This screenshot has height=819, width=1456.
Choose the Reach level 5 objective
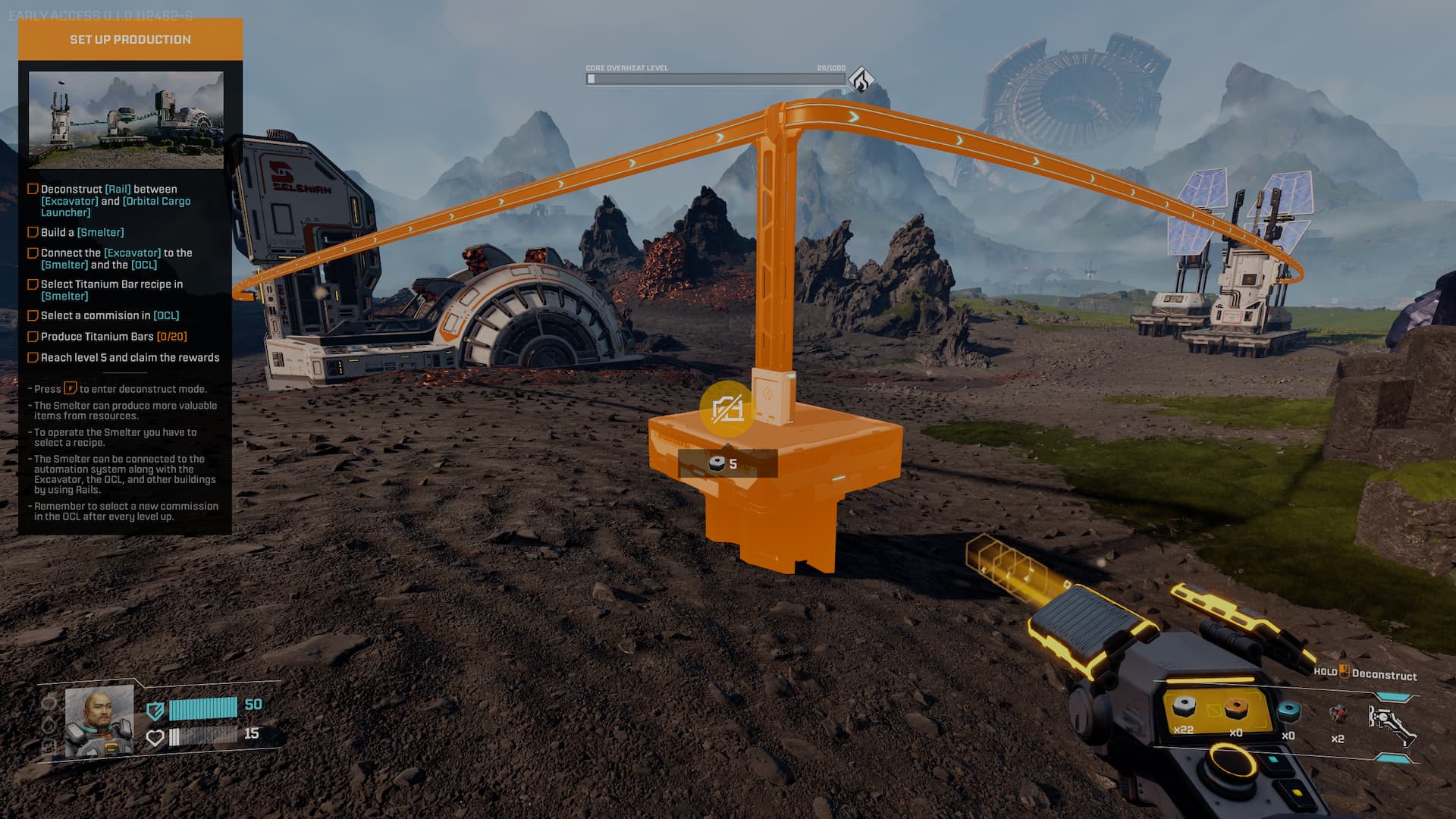(33, 358)
